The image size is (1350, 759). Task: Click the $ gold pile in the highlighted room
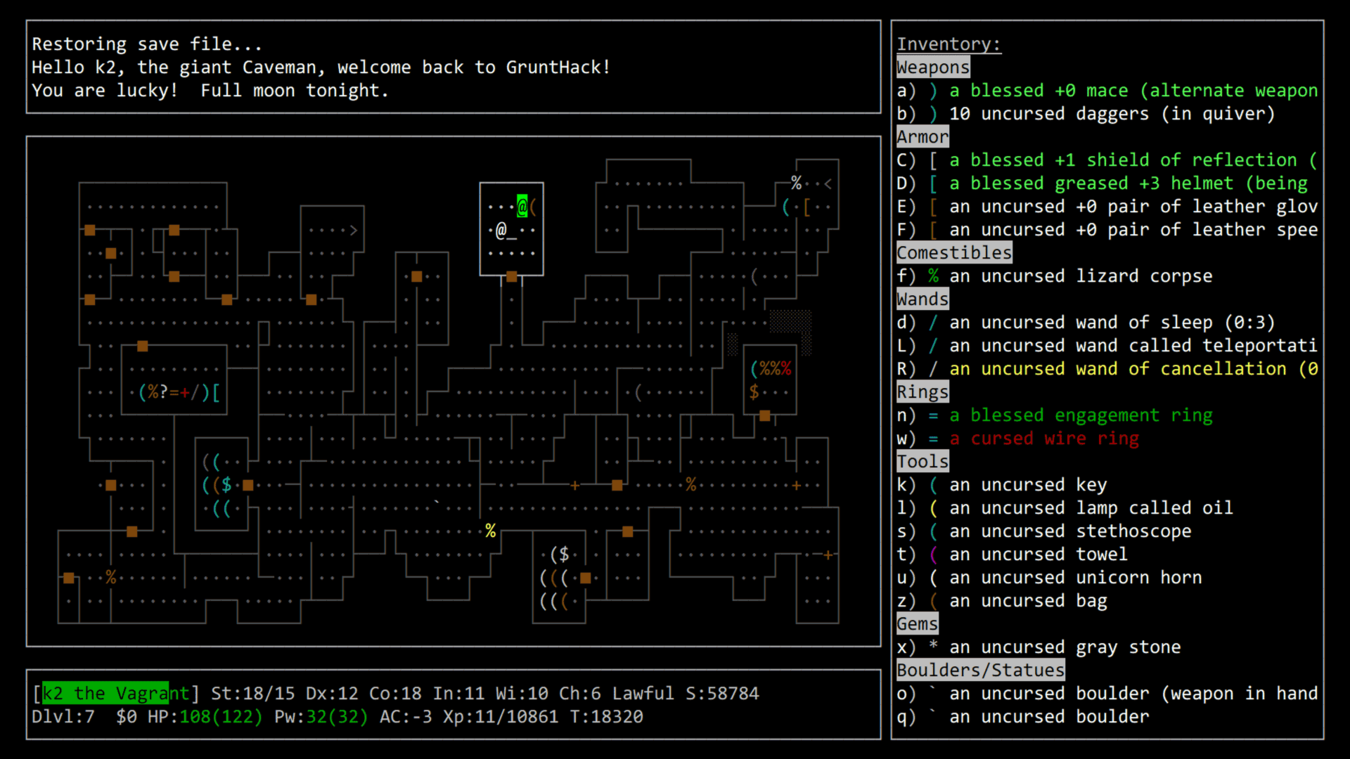(754, 391)
